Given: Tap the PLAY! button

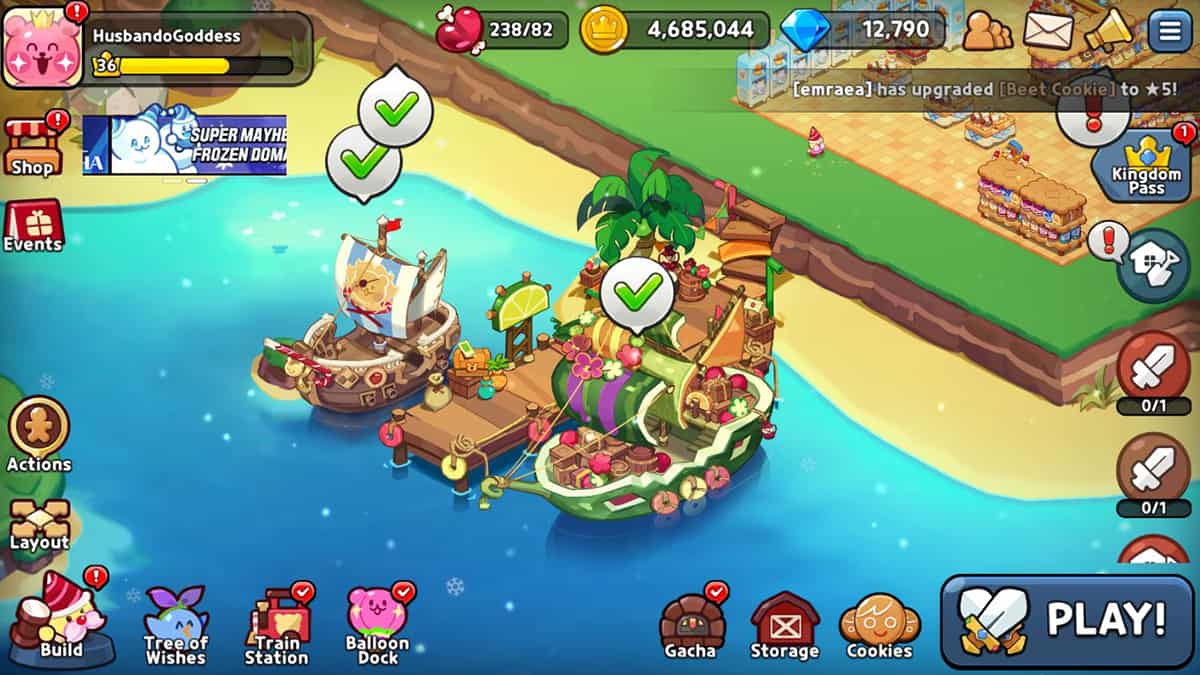Looking at the screenshot, I should pos(1067,621).
